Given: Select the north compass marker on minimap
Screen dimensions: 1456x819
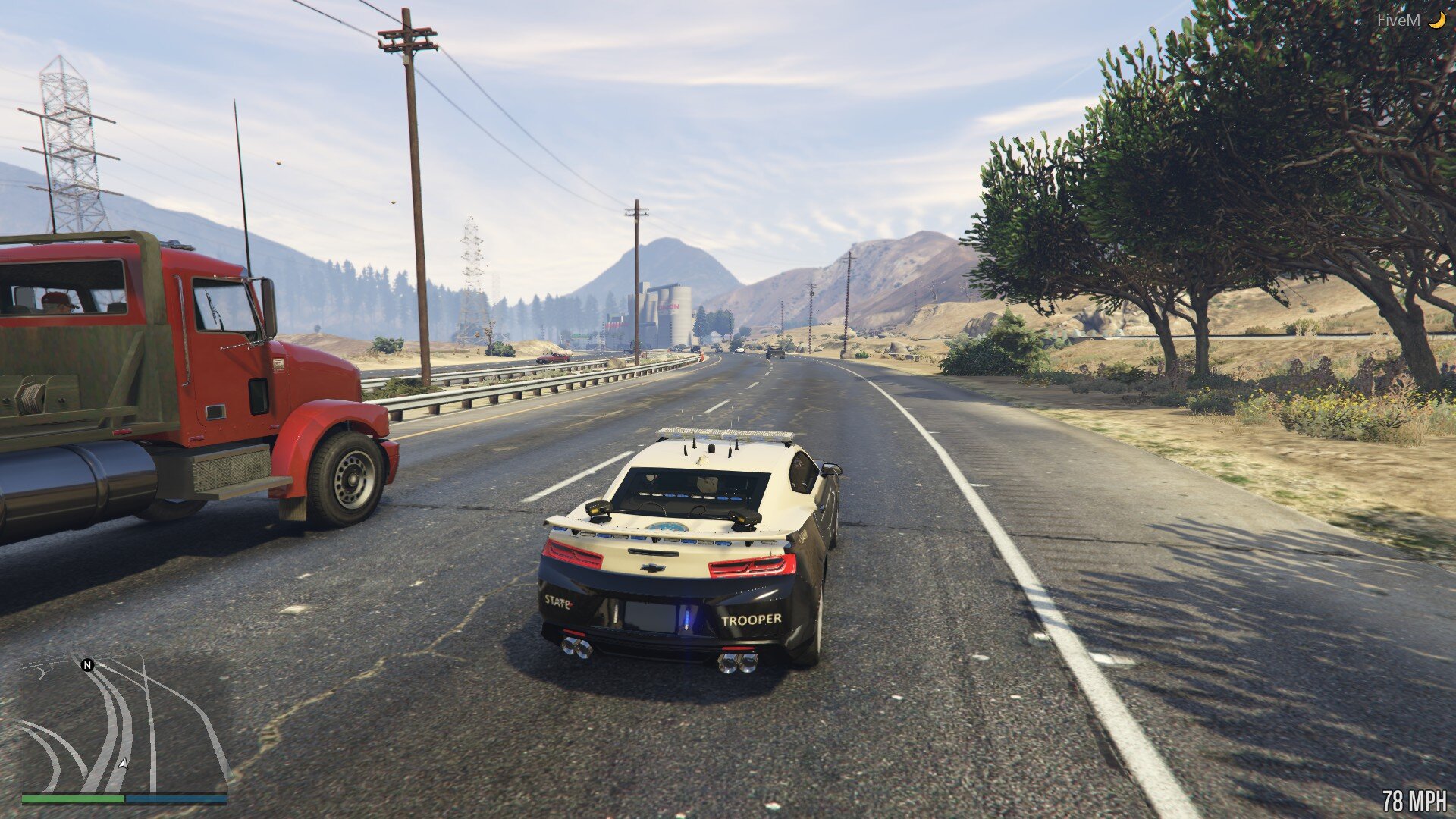Looking at the screenshot, I should tap(87, 665).
